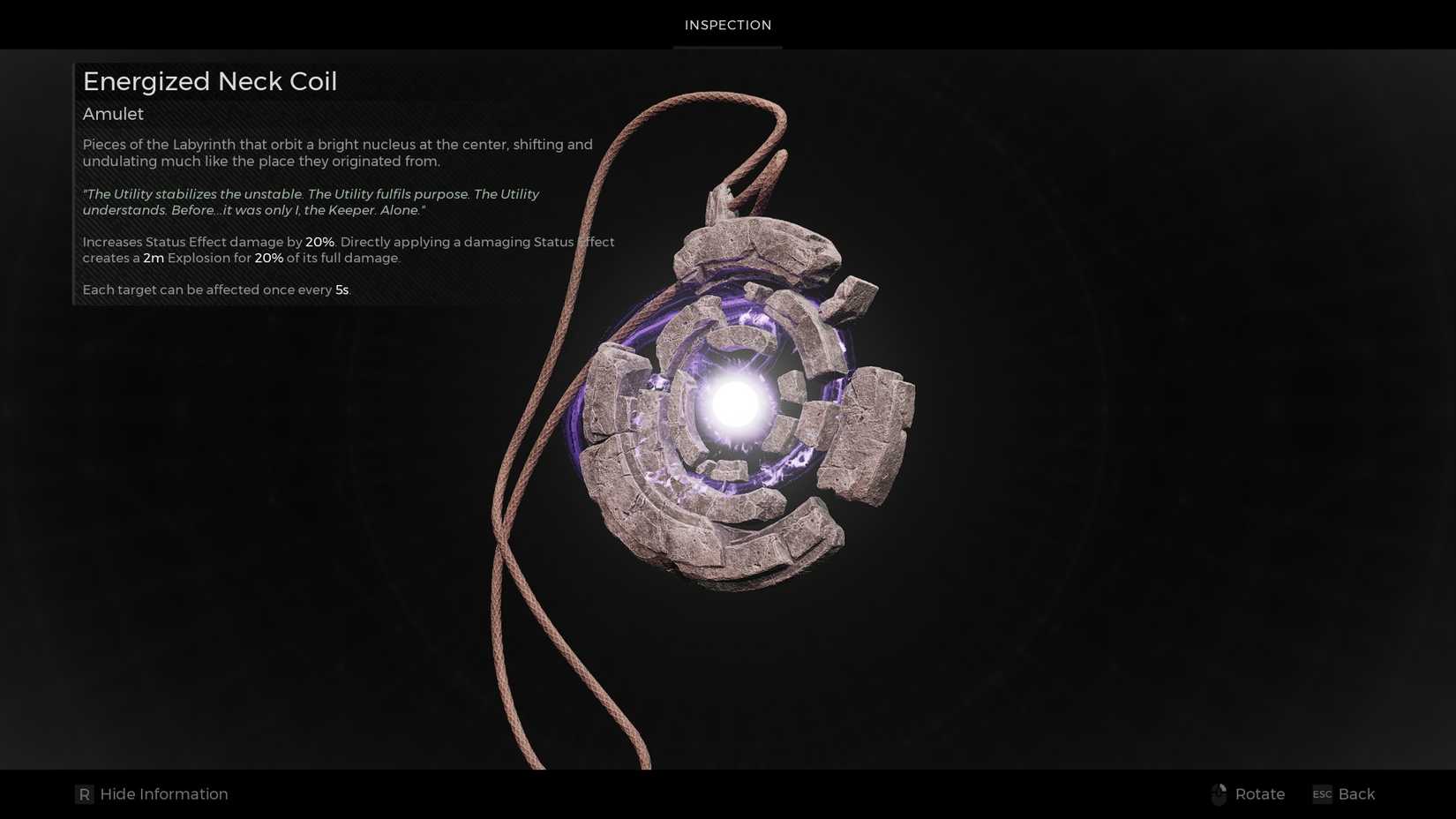Image resolution: width=1456 pixels, height=819 pixels.
Task: Click the underline beneath INSPECTION
Action: pos(727,46)
